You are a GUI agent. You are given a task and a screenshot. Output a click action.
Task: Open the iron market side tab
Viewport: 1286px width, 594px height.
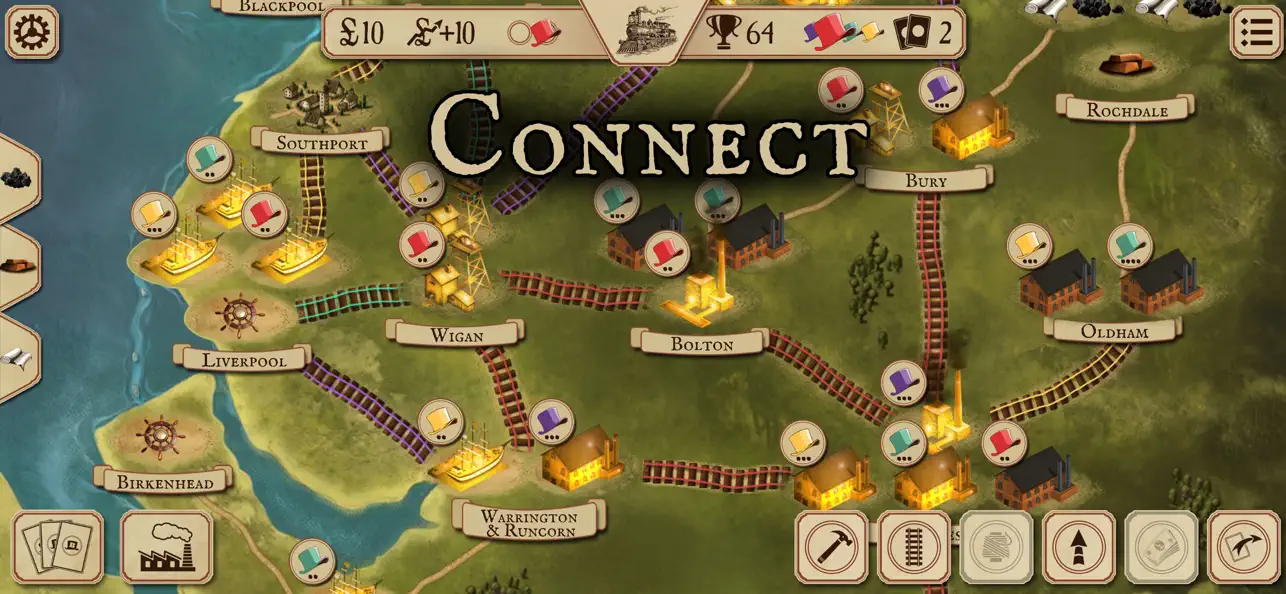[16, 266]
